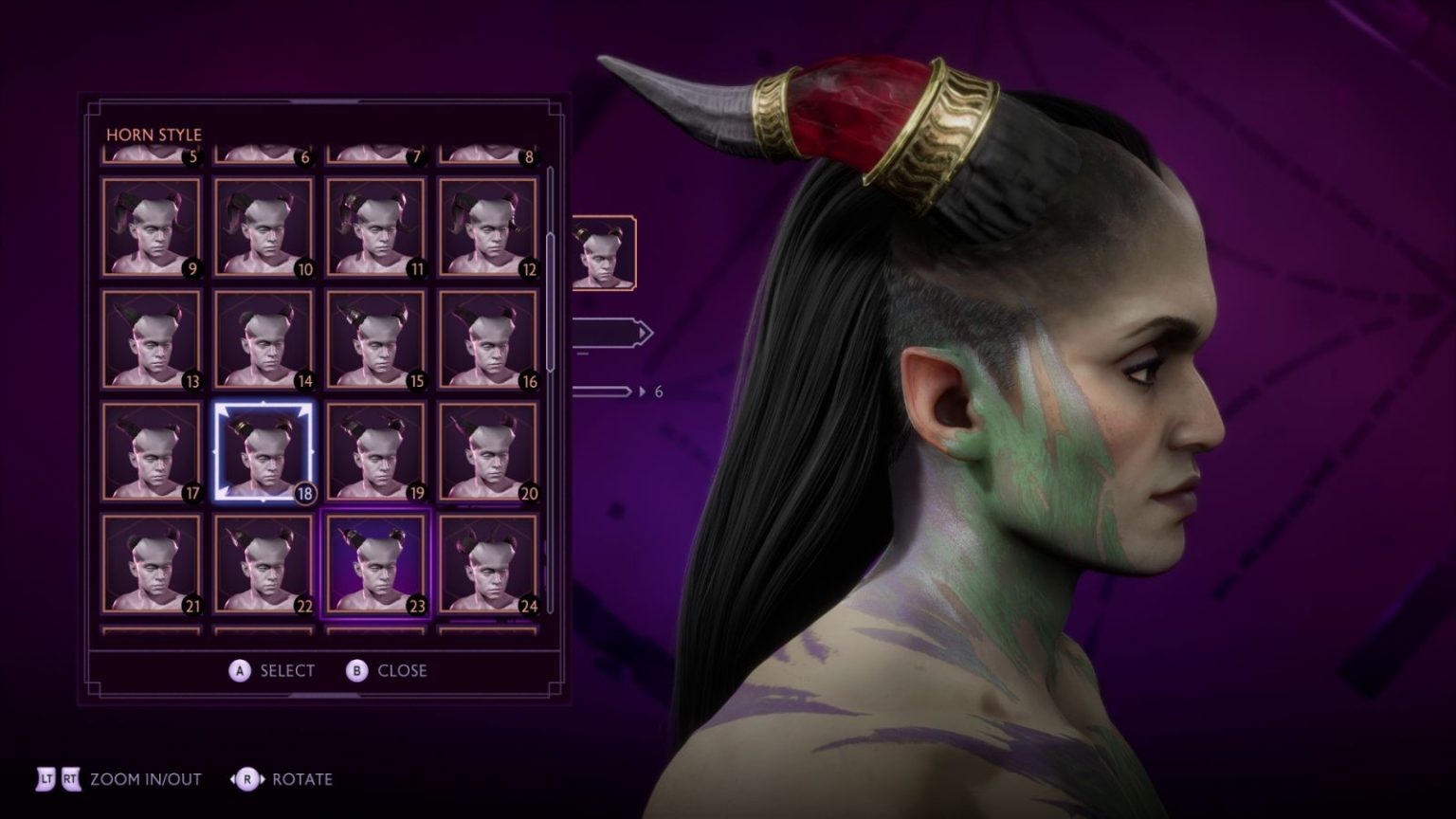Click the HORN STYLE heading
Viewport: 1456px width, 819px height.
pos(154,135)
